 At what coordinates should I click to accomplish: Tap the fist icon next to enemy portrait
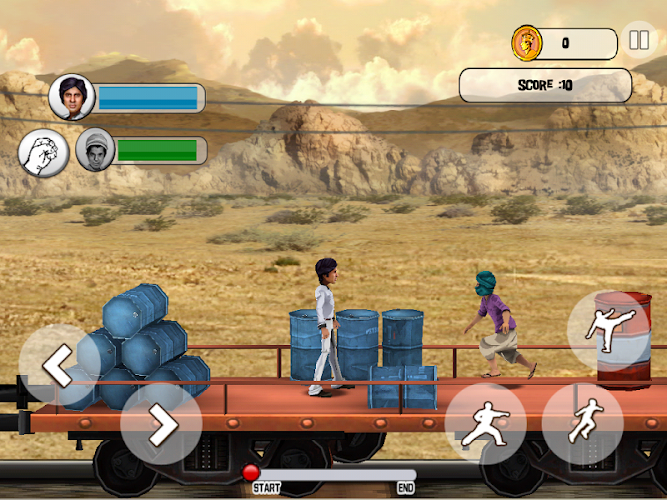tap(41, 152)
